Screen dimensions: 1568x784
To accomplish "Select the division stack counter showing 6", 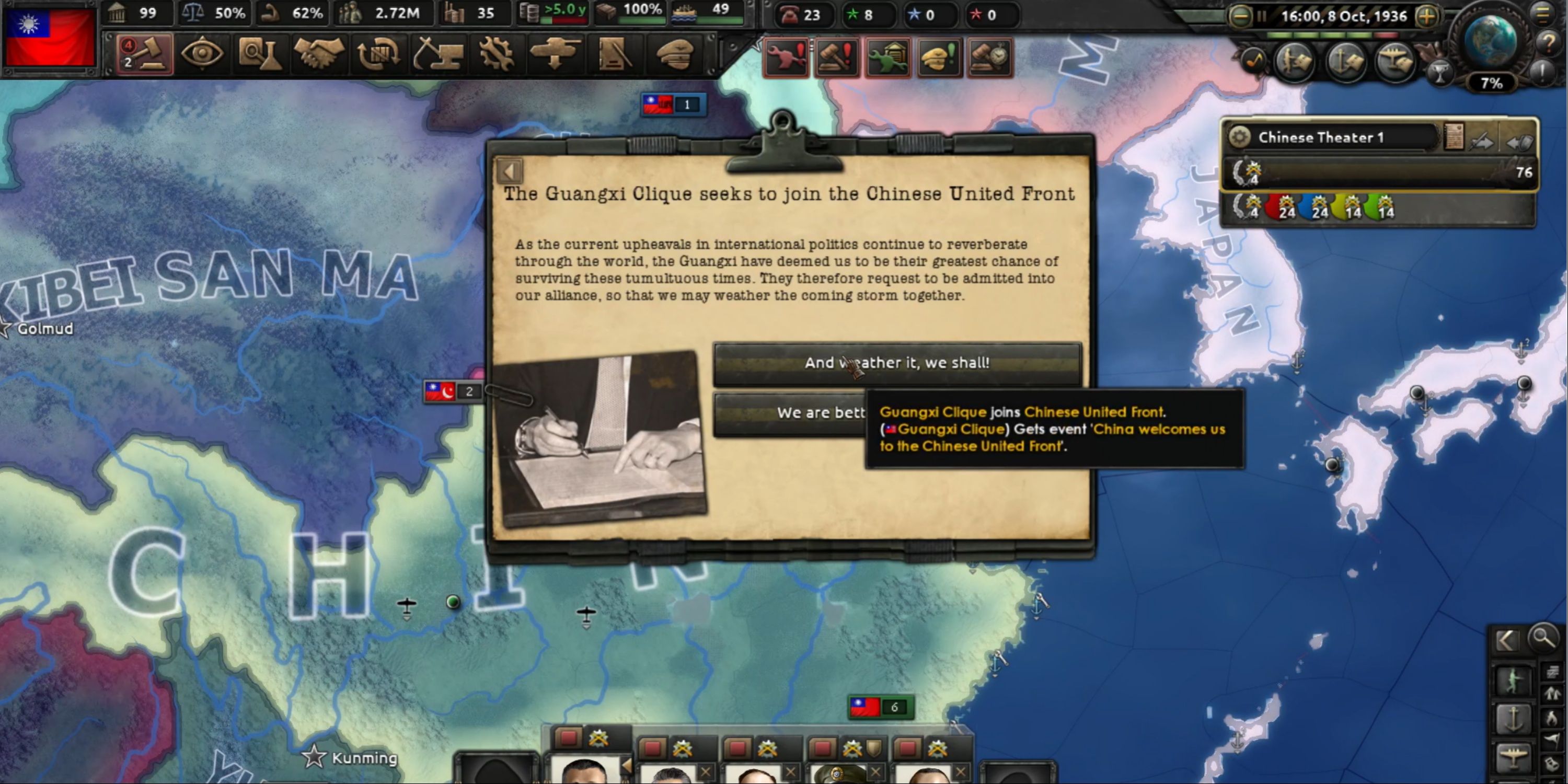I will point(881,707).
